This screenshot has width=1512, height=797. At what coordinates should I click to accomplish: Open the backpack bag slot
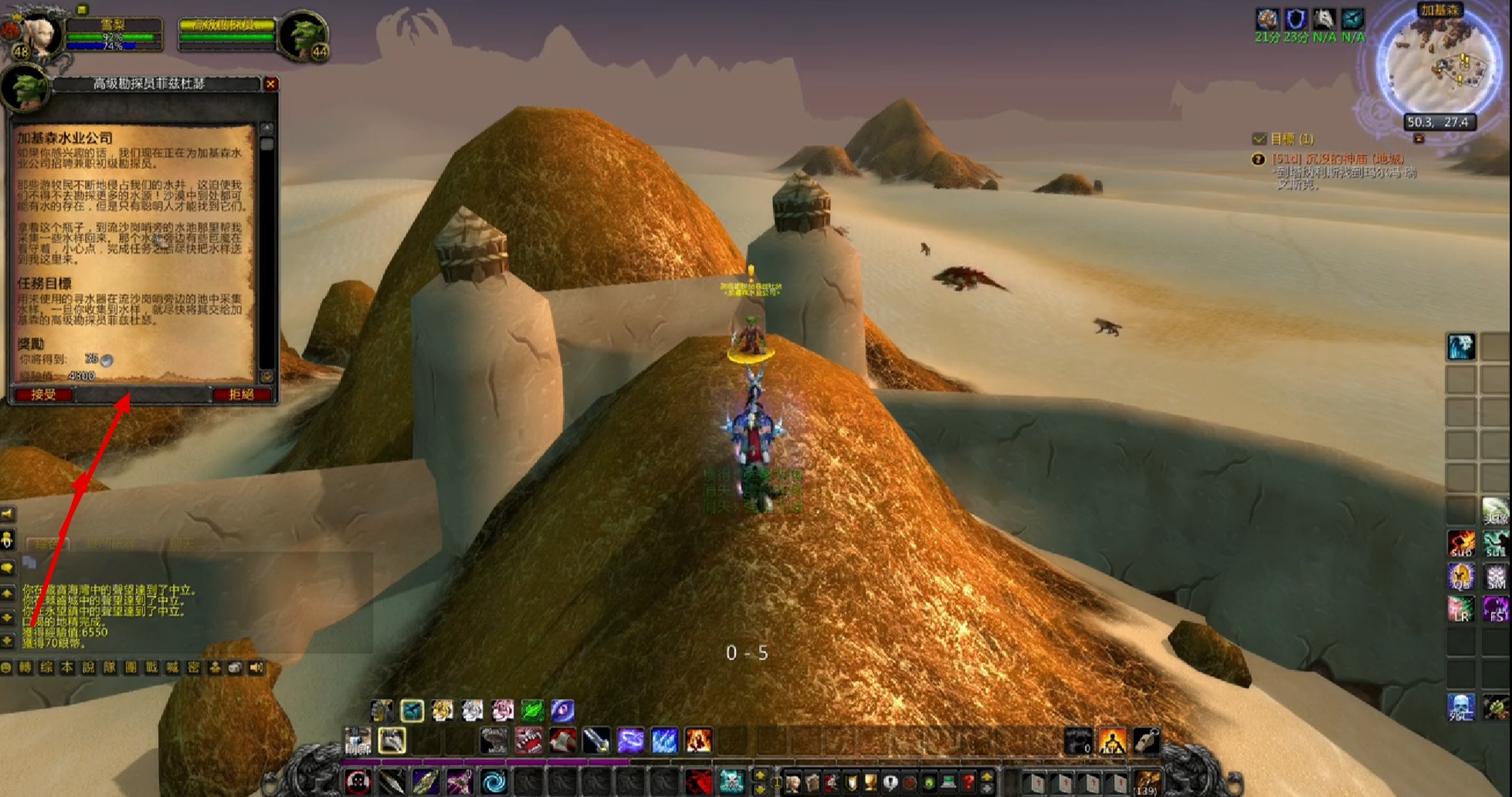click(x=1146, y=782)
